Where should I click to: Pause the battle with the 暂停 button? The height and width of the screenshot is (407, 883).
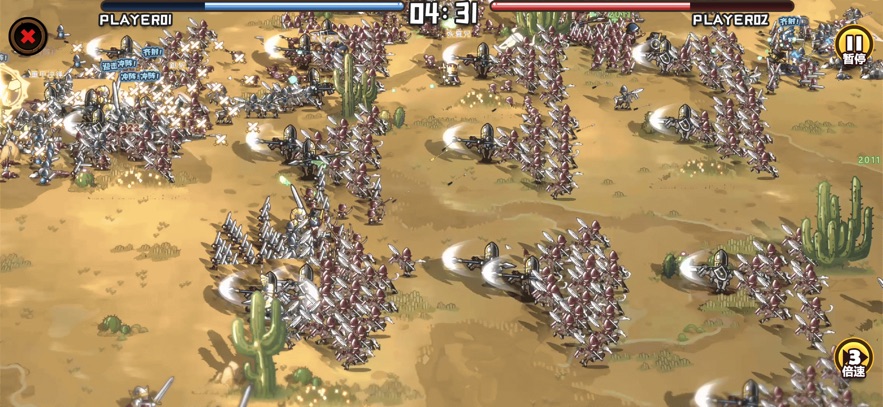pos(853,45)
